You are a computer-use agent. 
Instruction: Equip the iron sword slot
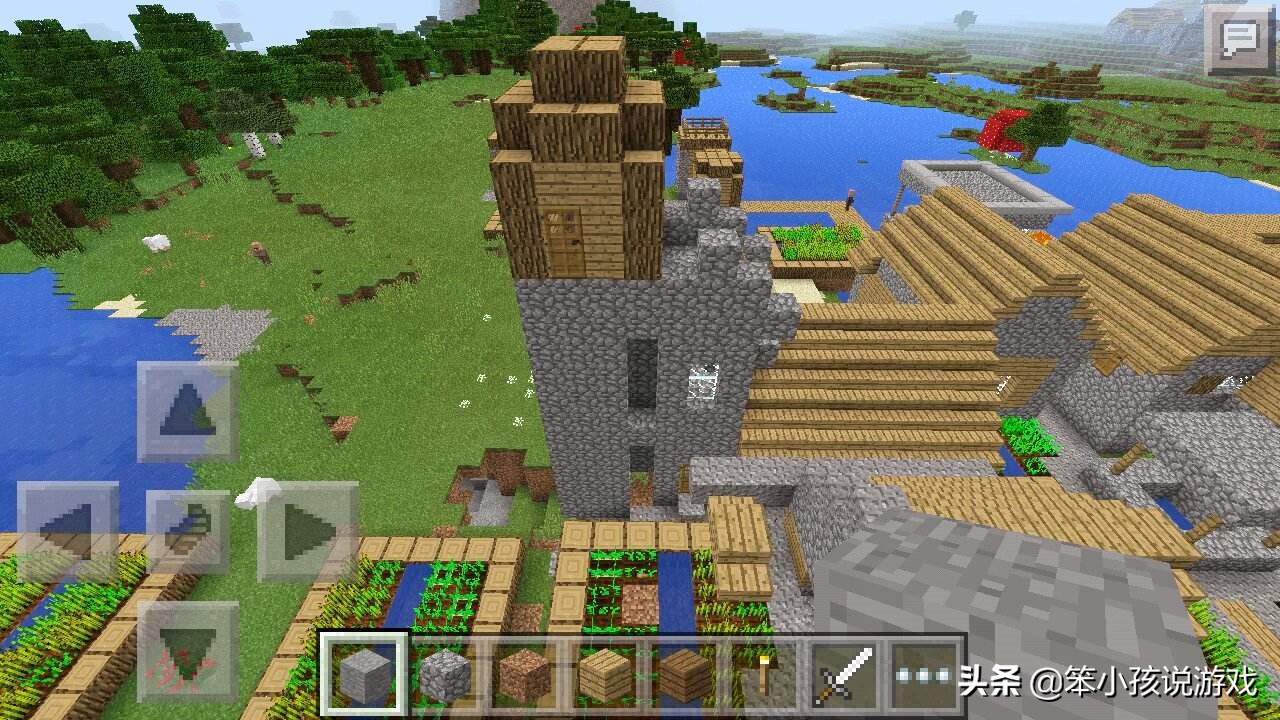click(844, 675)
